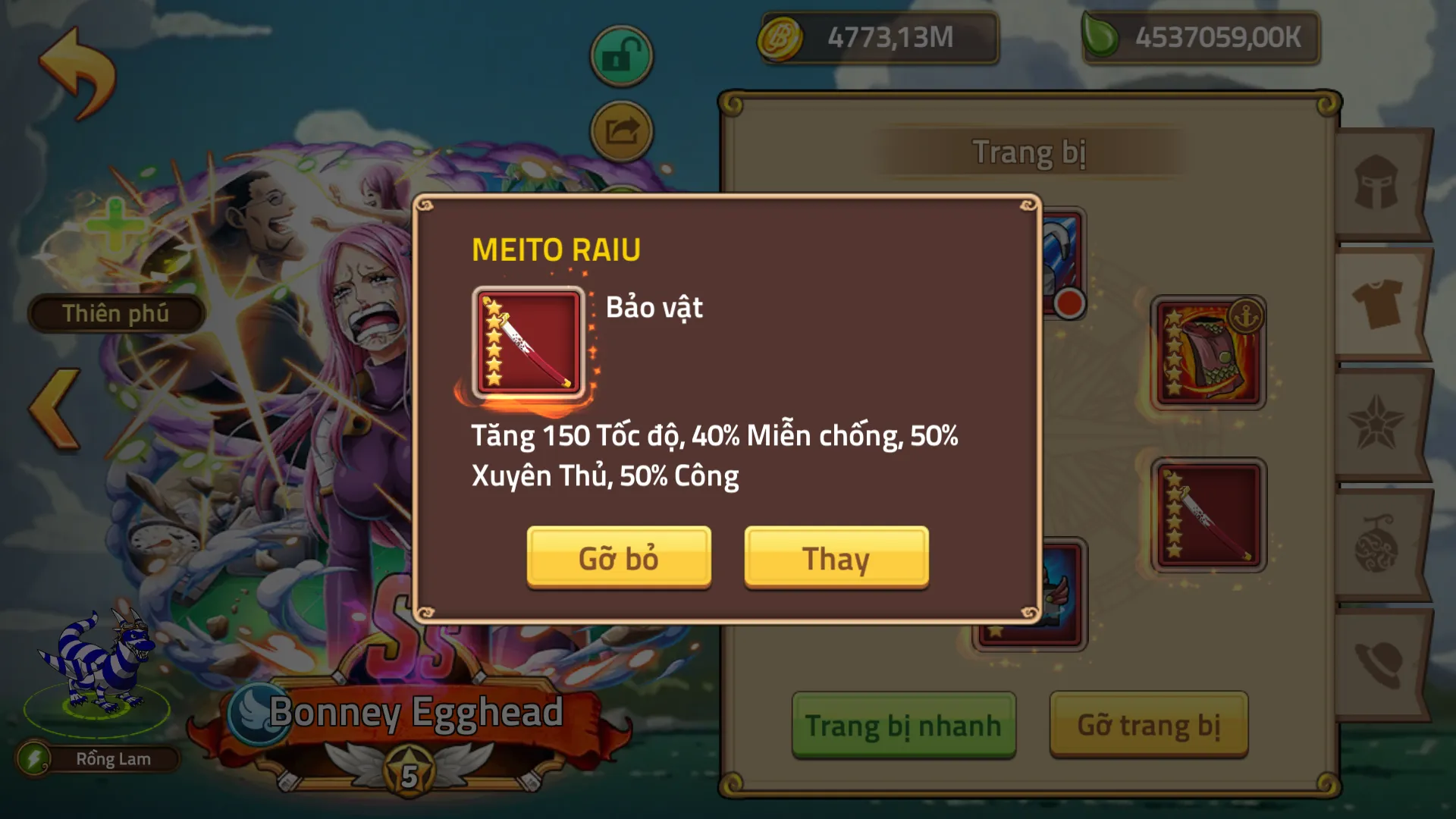This screenshot has width=1456, height=819.
Task: Toggle the green padlock lock icon
Action: pos(621,56)
